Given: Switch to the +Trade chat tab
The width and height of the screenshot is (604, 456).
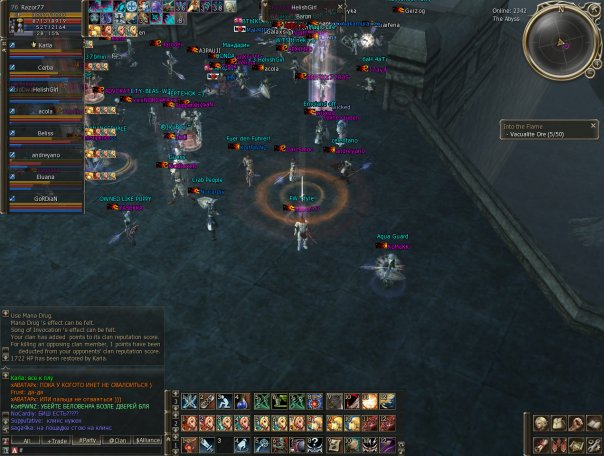Looking at the screenshot, I should click(56, 440).
